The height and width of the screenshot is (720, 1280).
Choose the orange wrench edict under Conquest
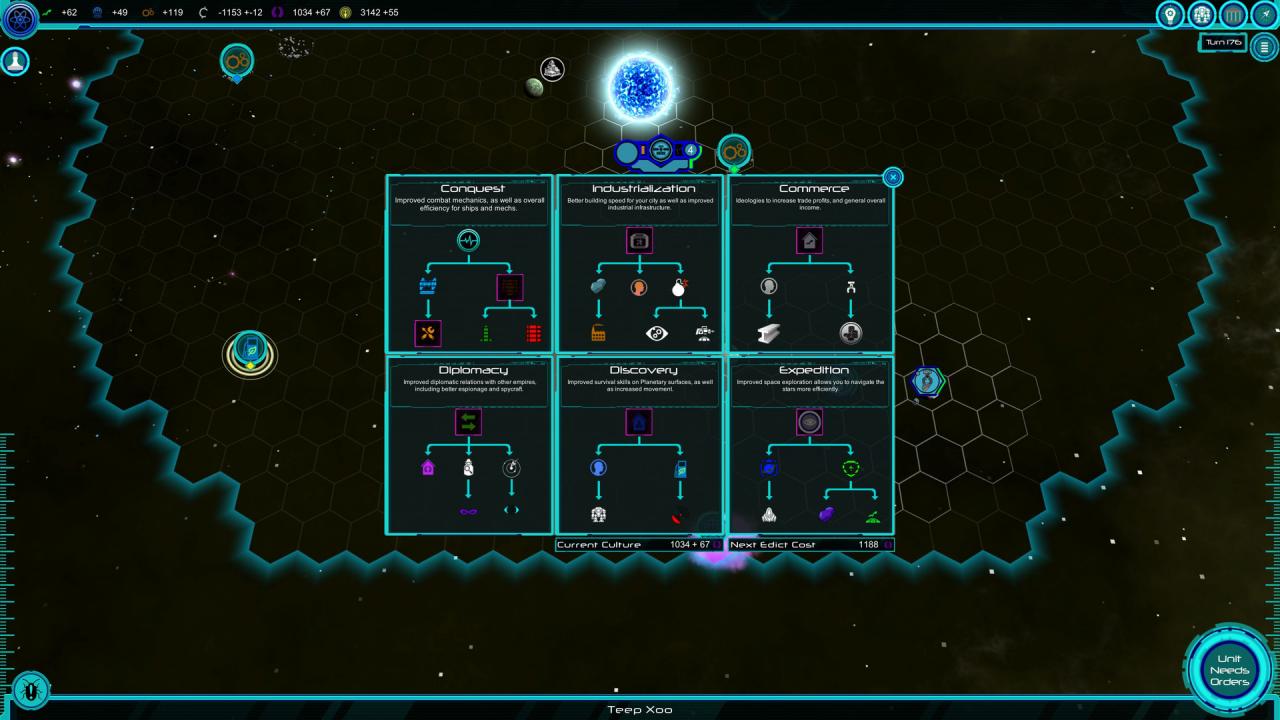tap(428, 334)
